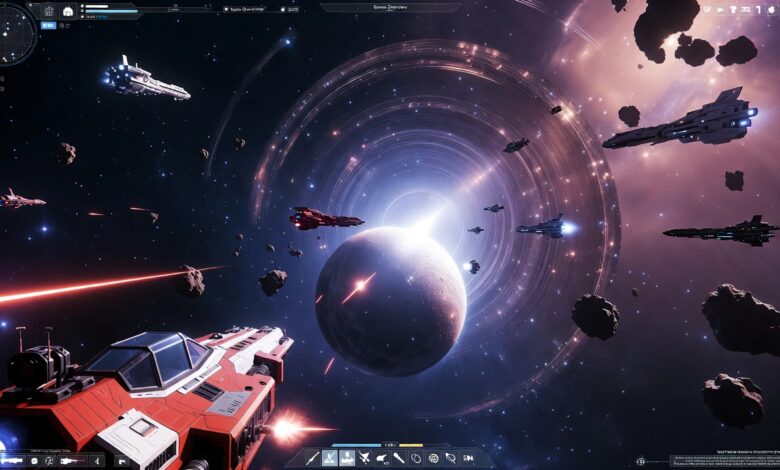Screen dimensions: 780x470
Task: Click the circular radar minimap
Action: [14, 33]
